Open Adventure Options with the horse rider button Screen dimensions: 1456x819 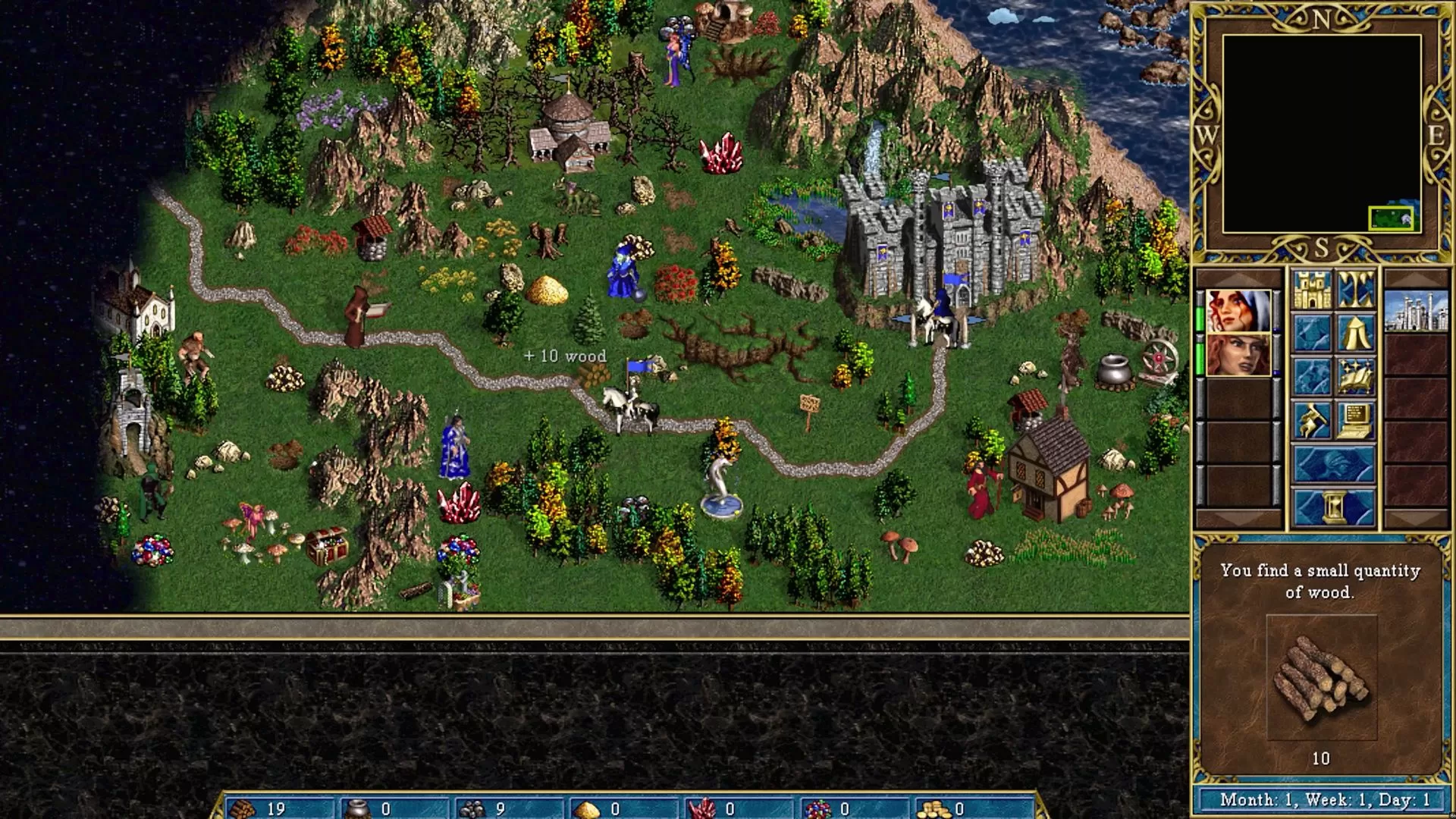(1312, 419)
